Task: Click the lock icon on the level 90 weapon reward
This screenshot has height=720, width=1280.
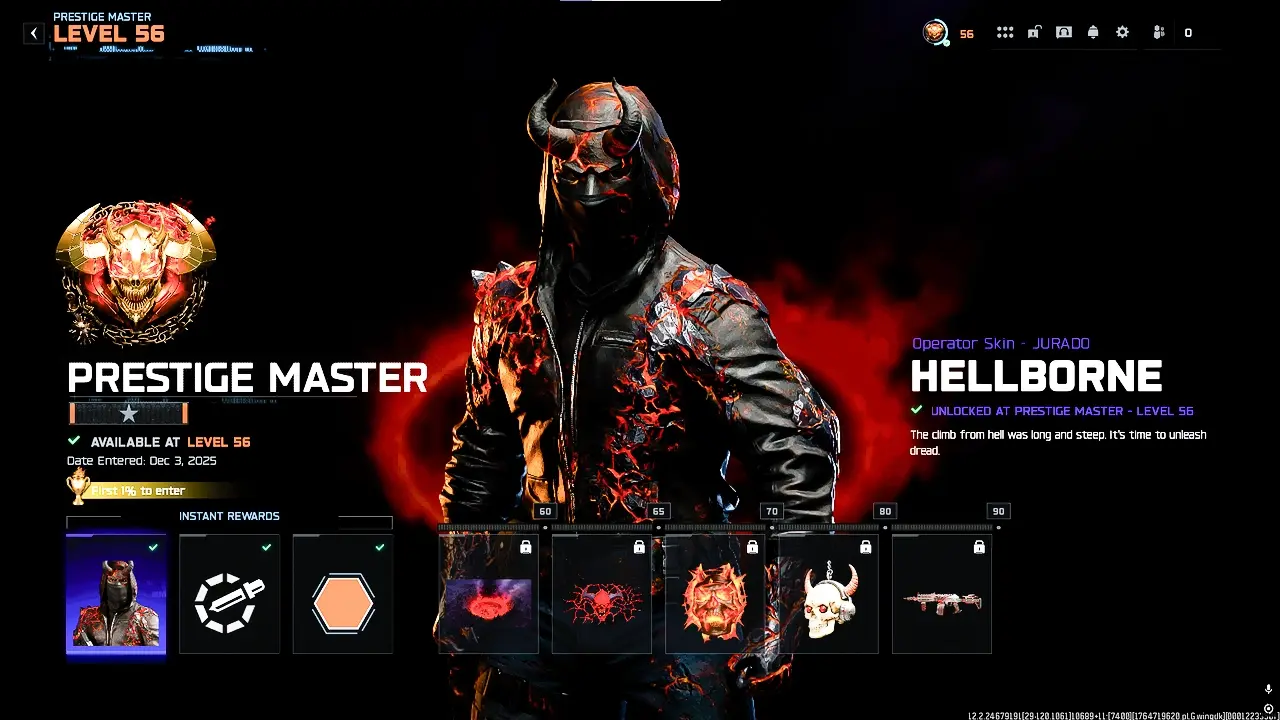Action: (979, 546)
